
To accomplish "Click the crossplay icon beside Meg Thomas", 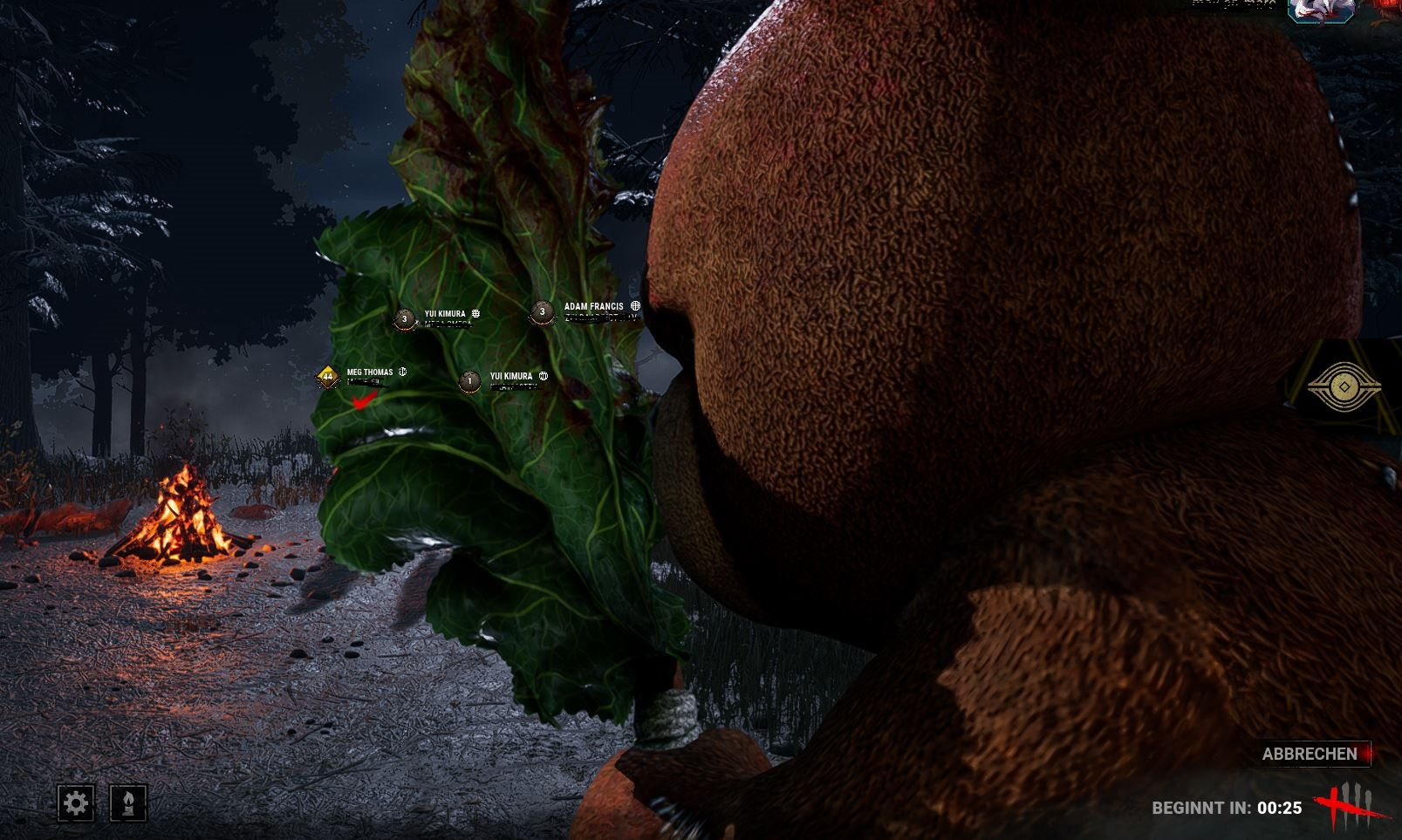I will click(x=400, y=372).
